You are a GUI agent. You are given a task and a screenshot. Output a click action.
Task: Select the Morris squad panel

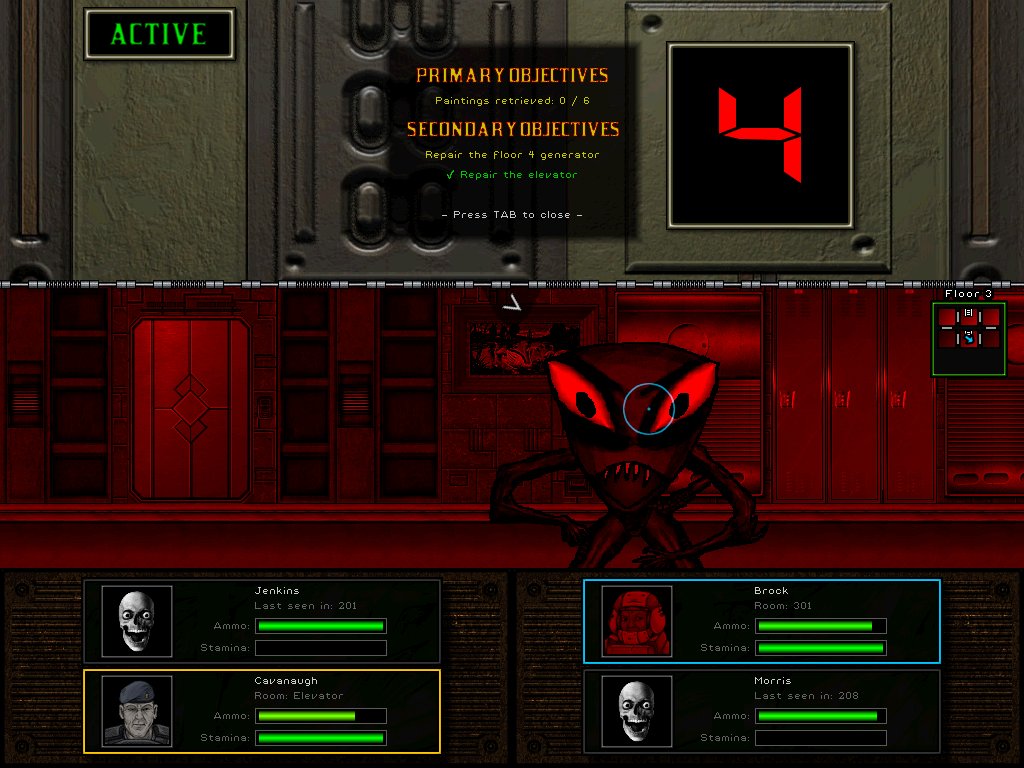[762, 711]
